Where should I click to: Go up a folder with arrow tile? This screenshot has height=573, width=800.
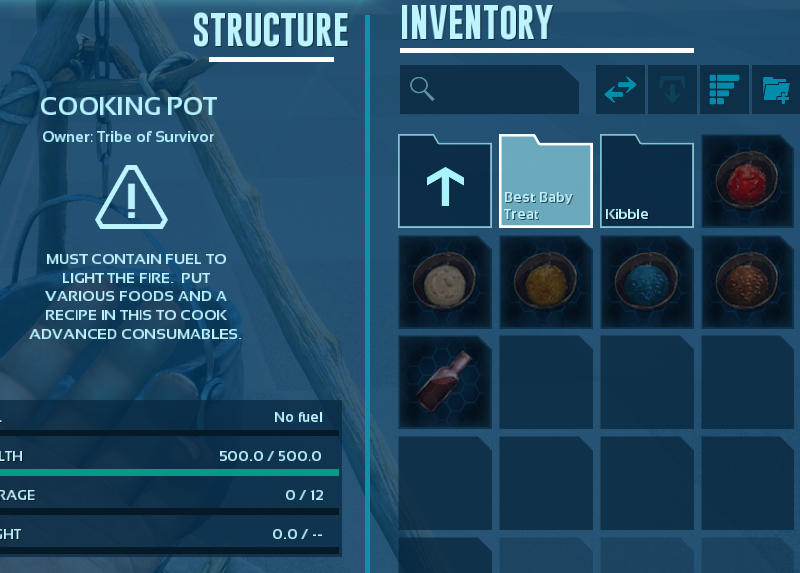click(x=445, y=181)
